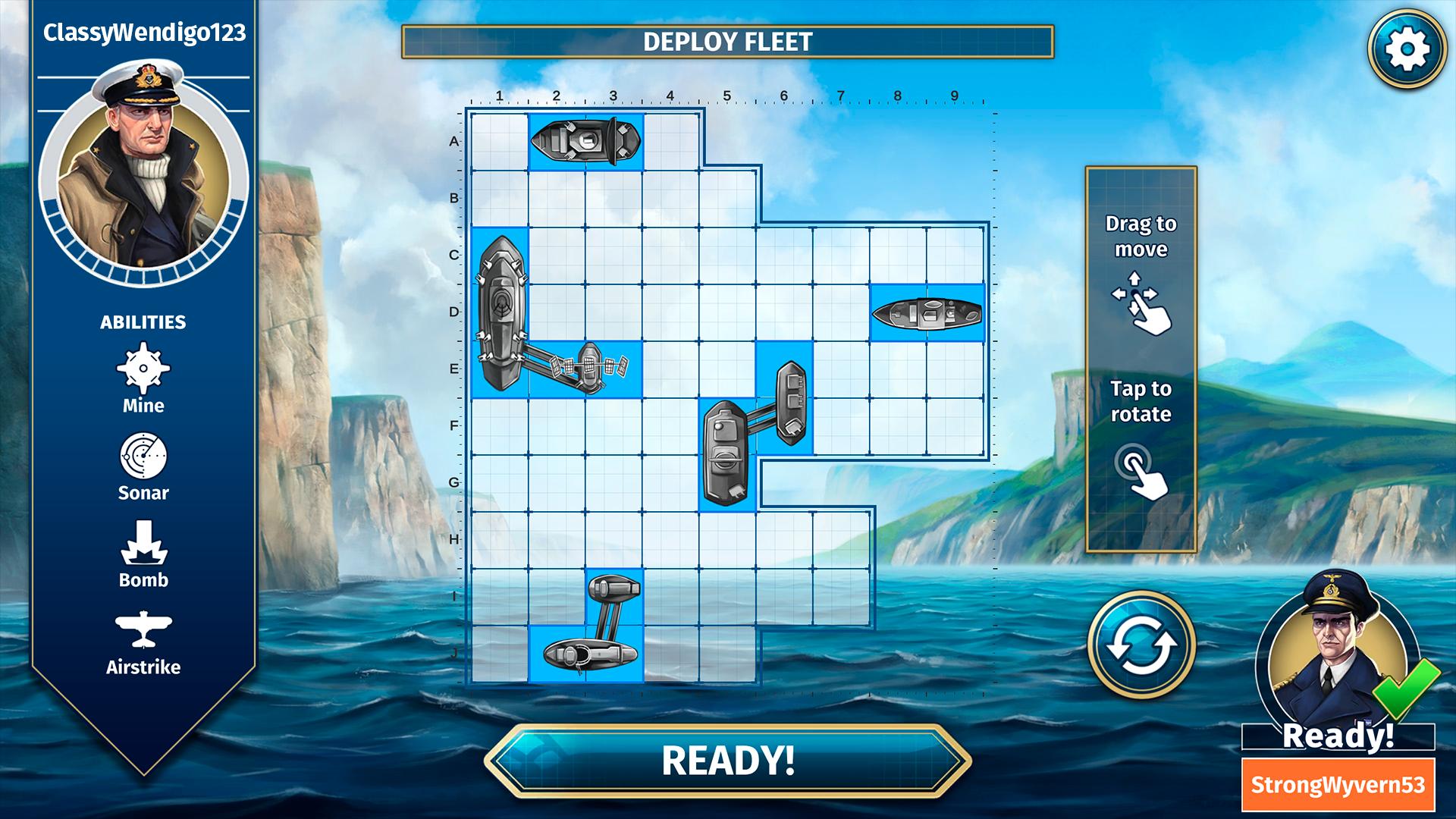The height and width of the screenshot is (819, 1456).
Task: Select the ship in the bottom row J
Action: 585,653
